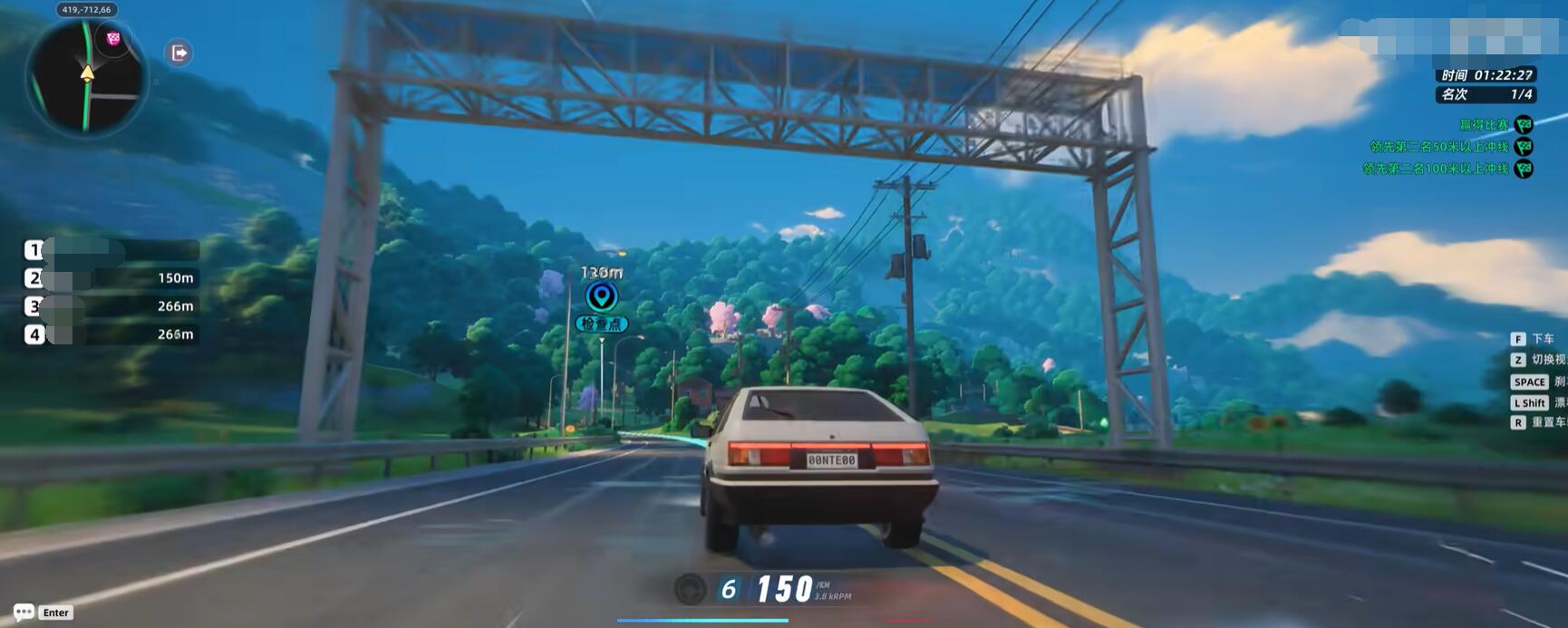
Task: Select the first-place racer row
Action: click(111, 250)
